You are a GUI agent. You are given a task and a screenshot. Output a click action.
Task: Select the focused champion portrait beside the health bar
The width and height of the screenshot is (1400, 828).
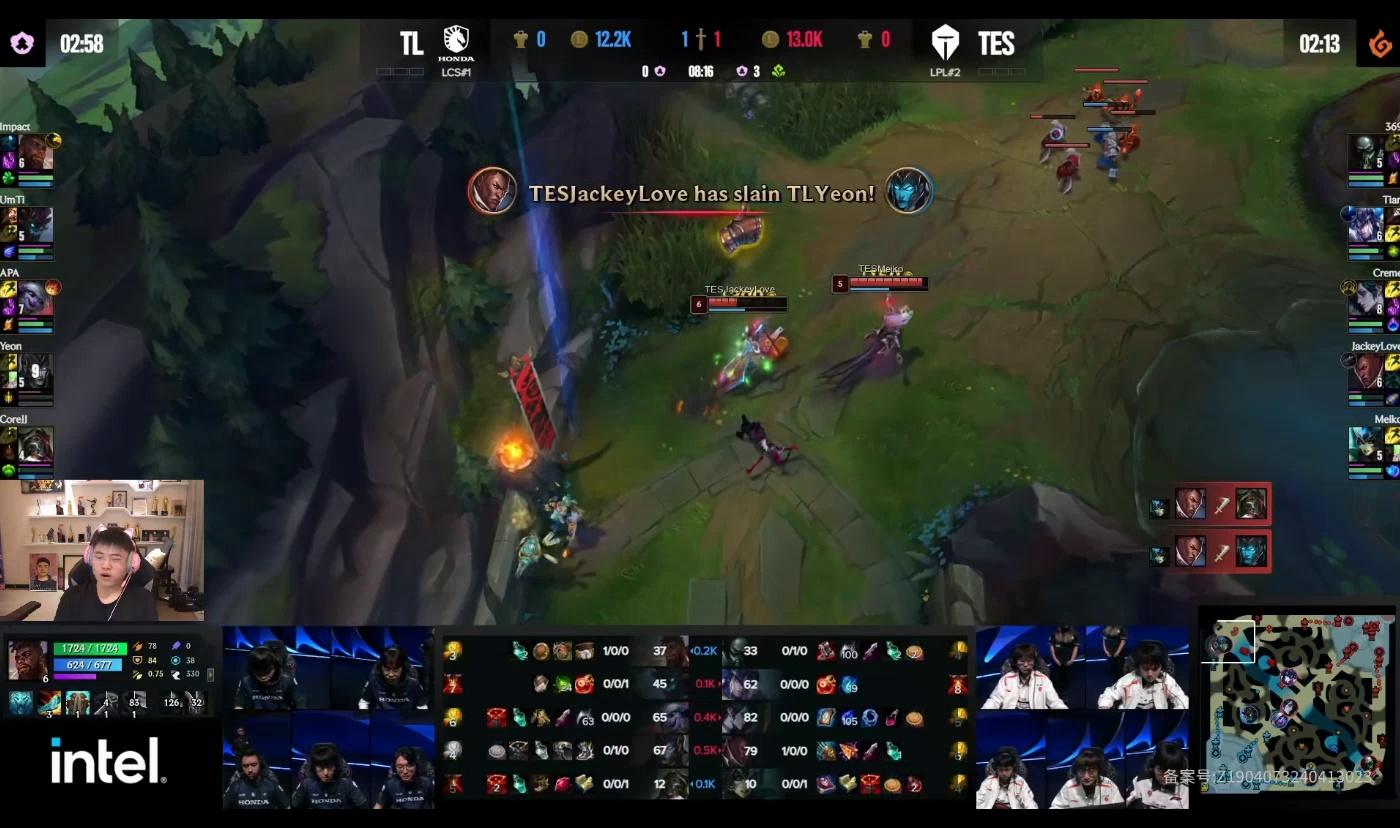coord(26,660)
